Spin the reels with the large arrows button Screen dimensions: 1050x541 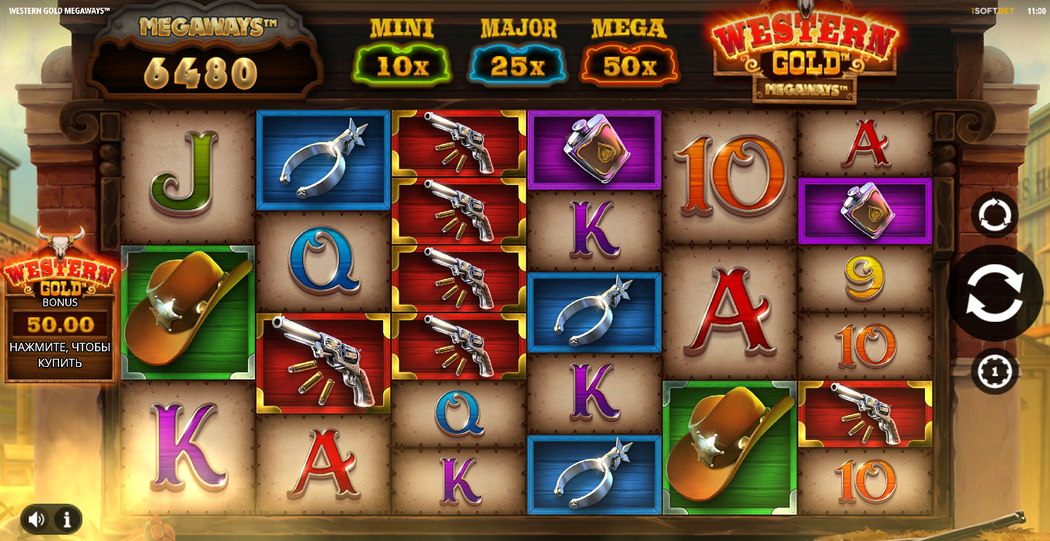[995, 293]
